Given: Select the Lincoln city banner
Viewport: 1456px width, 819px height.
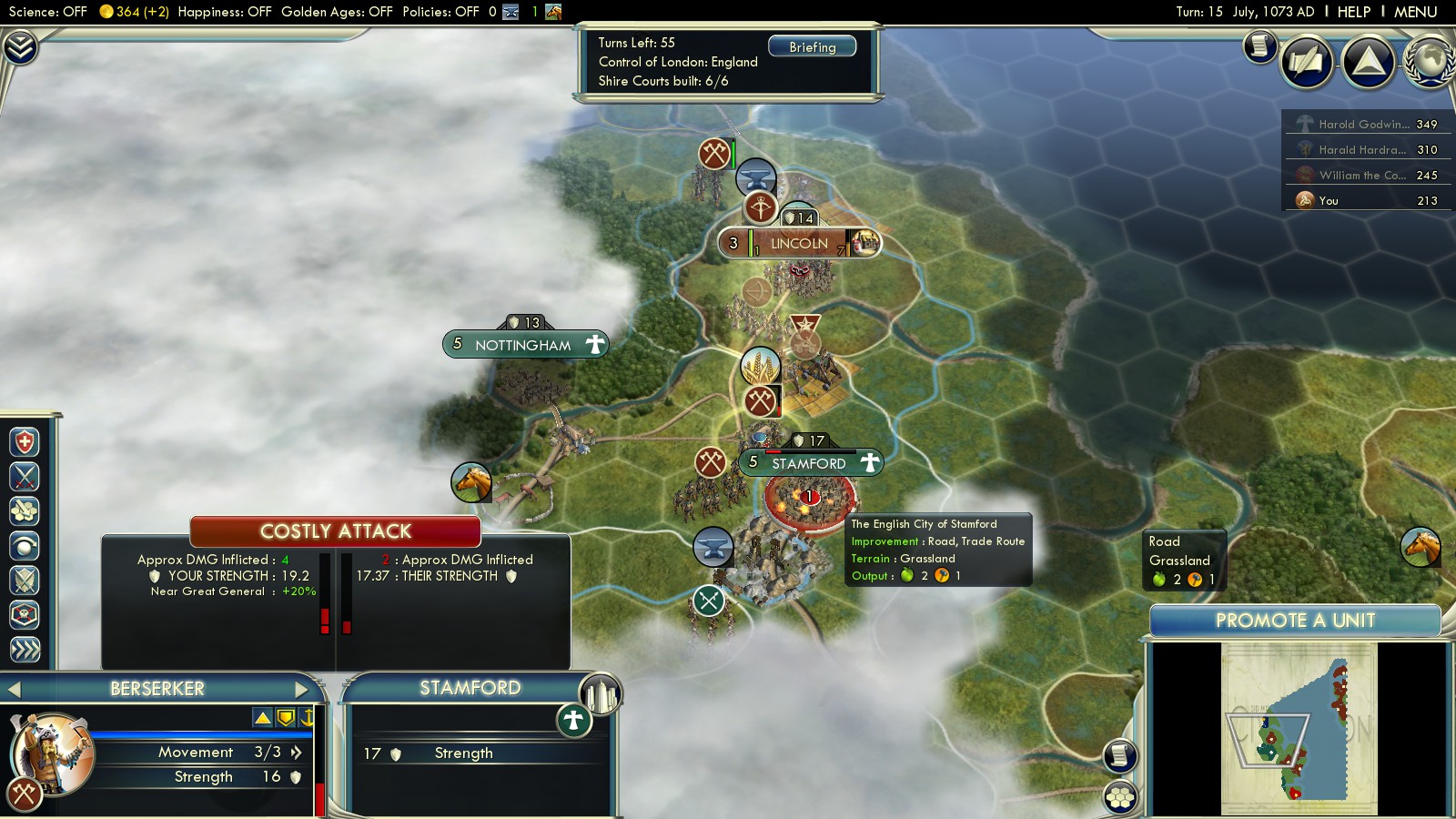Looking at the screenshot, I should tap(798, 243).
